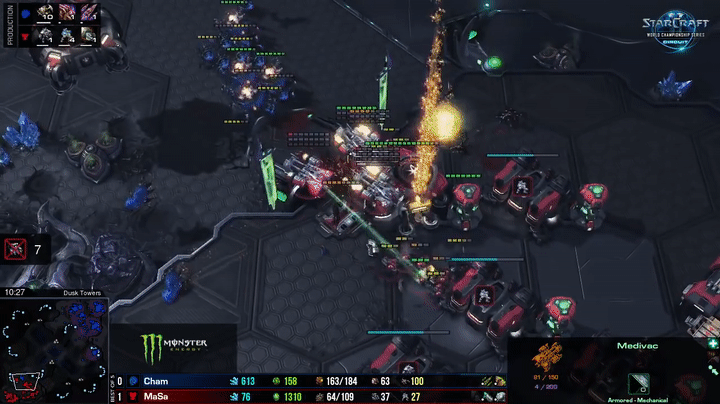This screenshot has height=404, width=720.
Task: Click the Medivac wireframe portrait
Action: (x=548, y=356)
